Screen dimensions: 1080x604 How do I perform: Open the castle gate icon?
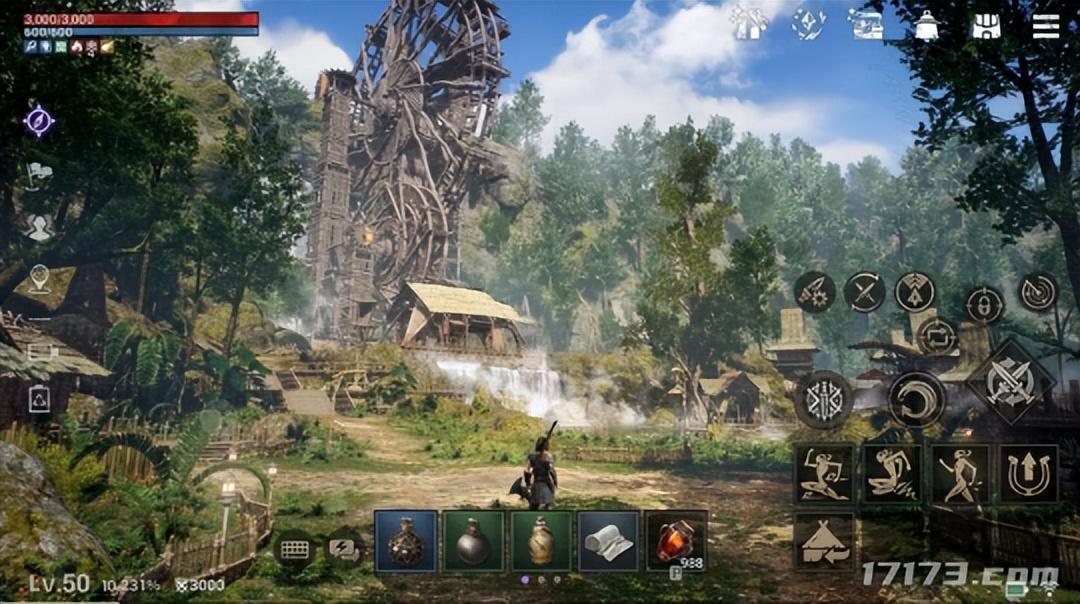[x=986, y=26]
